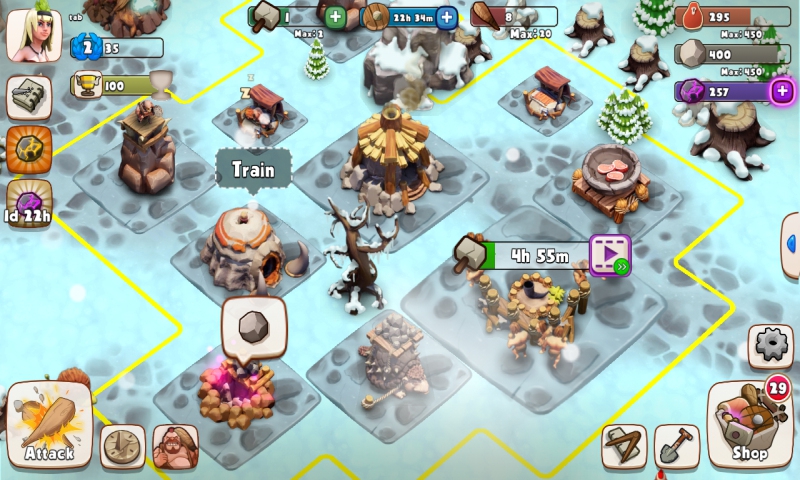Speed up the build with the video button
The image size is (800, 480).
tap(609, 254)
